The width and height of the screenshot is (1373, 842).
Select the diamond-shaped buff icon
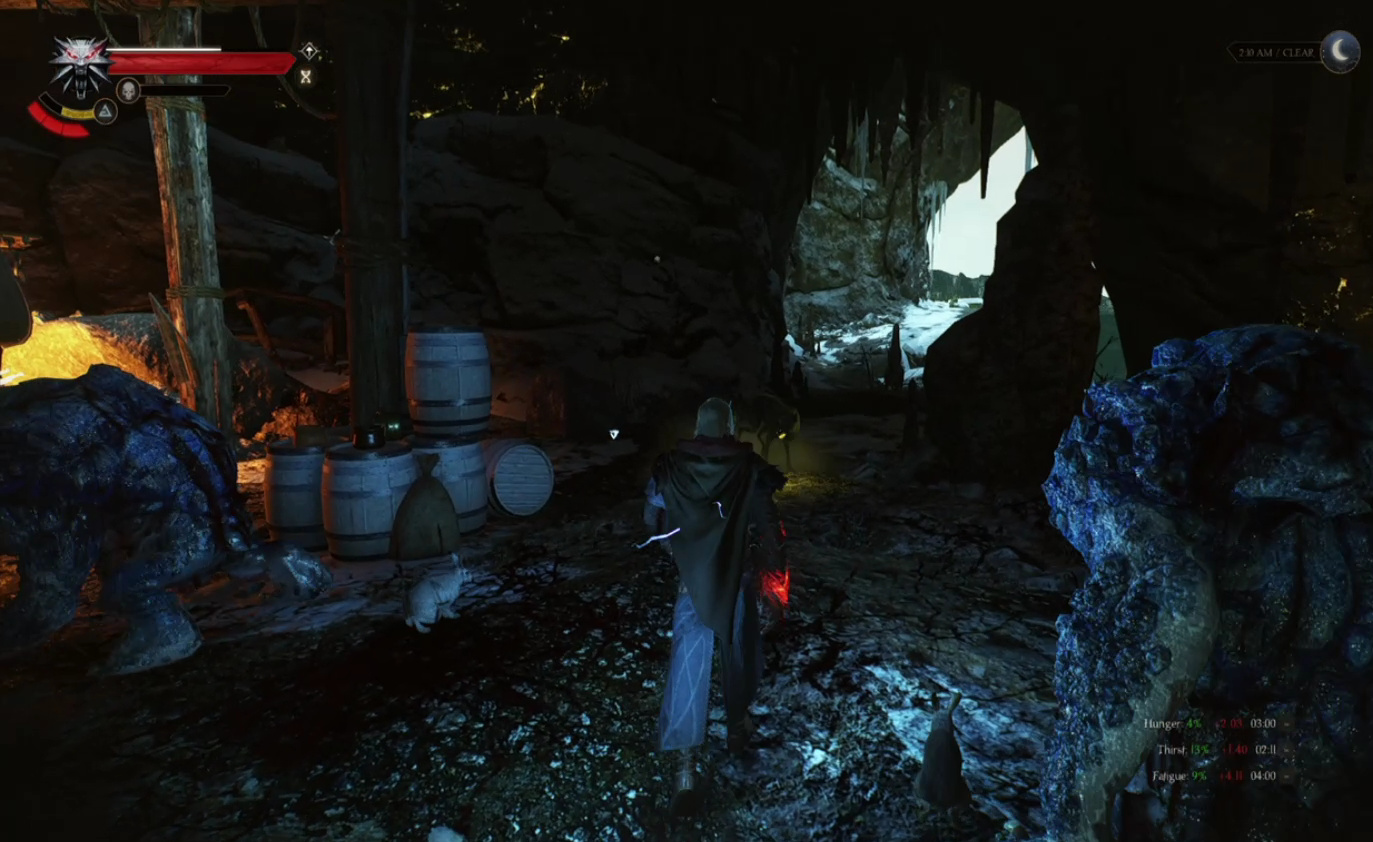click(x=310, y=51)
